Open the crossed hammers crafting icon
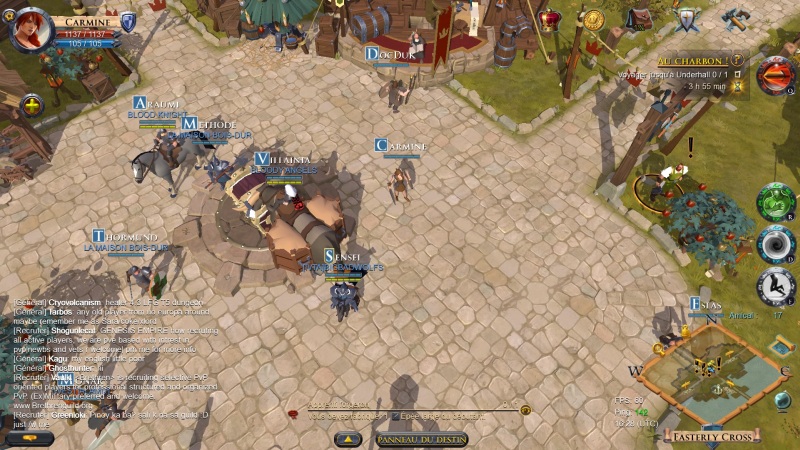 (735, 19)
